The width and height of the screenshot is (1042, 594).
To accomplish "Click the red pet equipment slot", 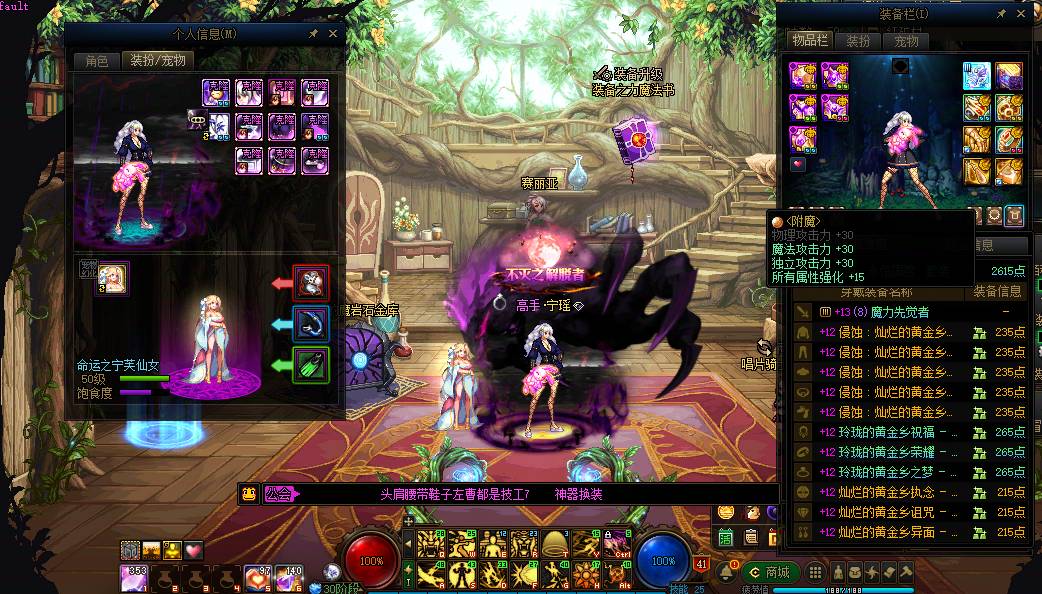I will [311, 283].
